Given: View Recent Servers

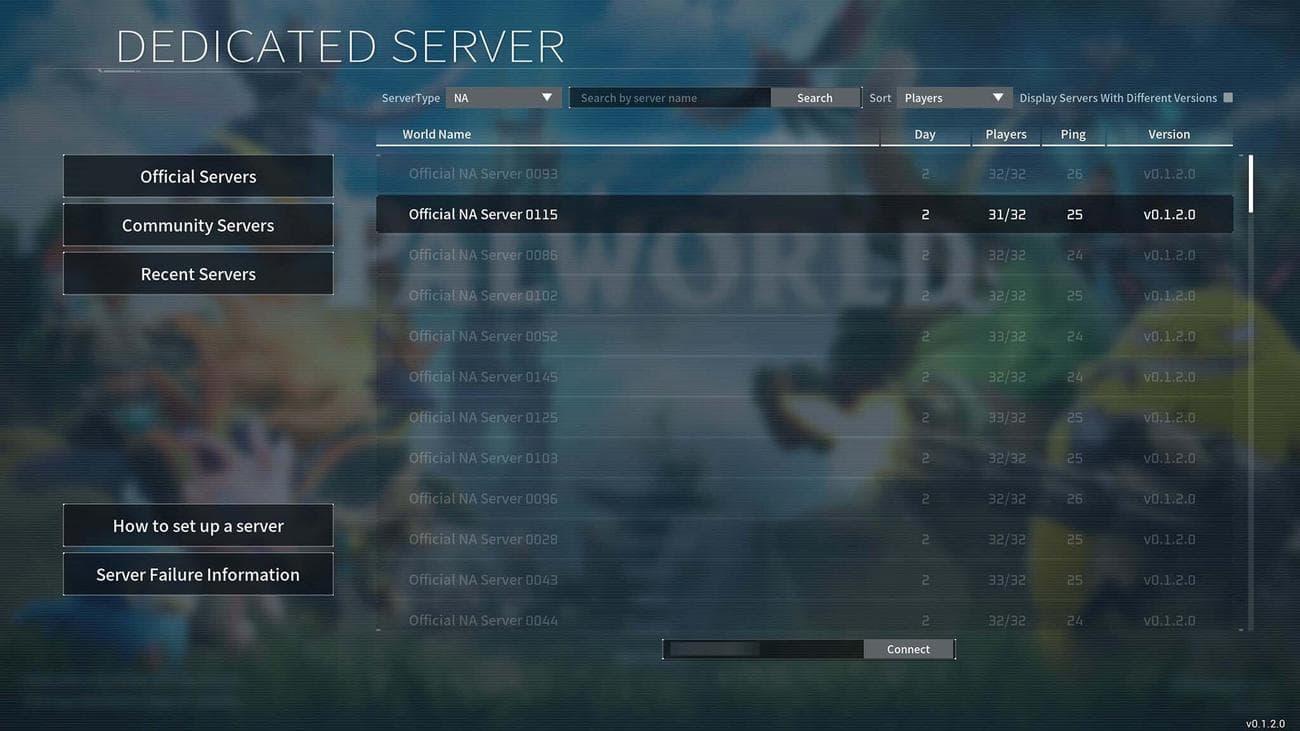Looking at the screenshot, I should (x=197, y=273).
